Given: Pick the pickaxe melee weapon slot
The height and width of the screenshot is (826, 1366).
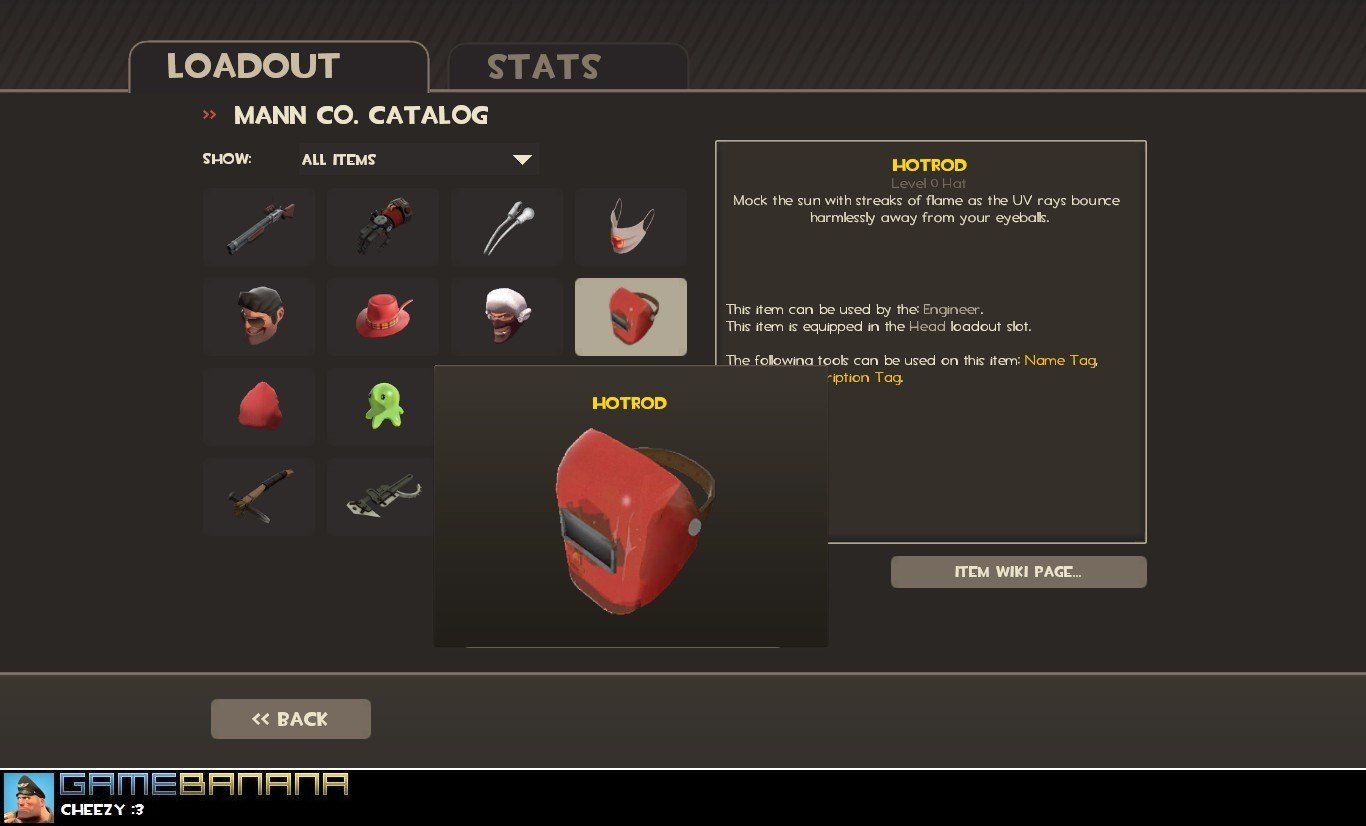Looking at the screenshot, I should [x=259, y=497].
